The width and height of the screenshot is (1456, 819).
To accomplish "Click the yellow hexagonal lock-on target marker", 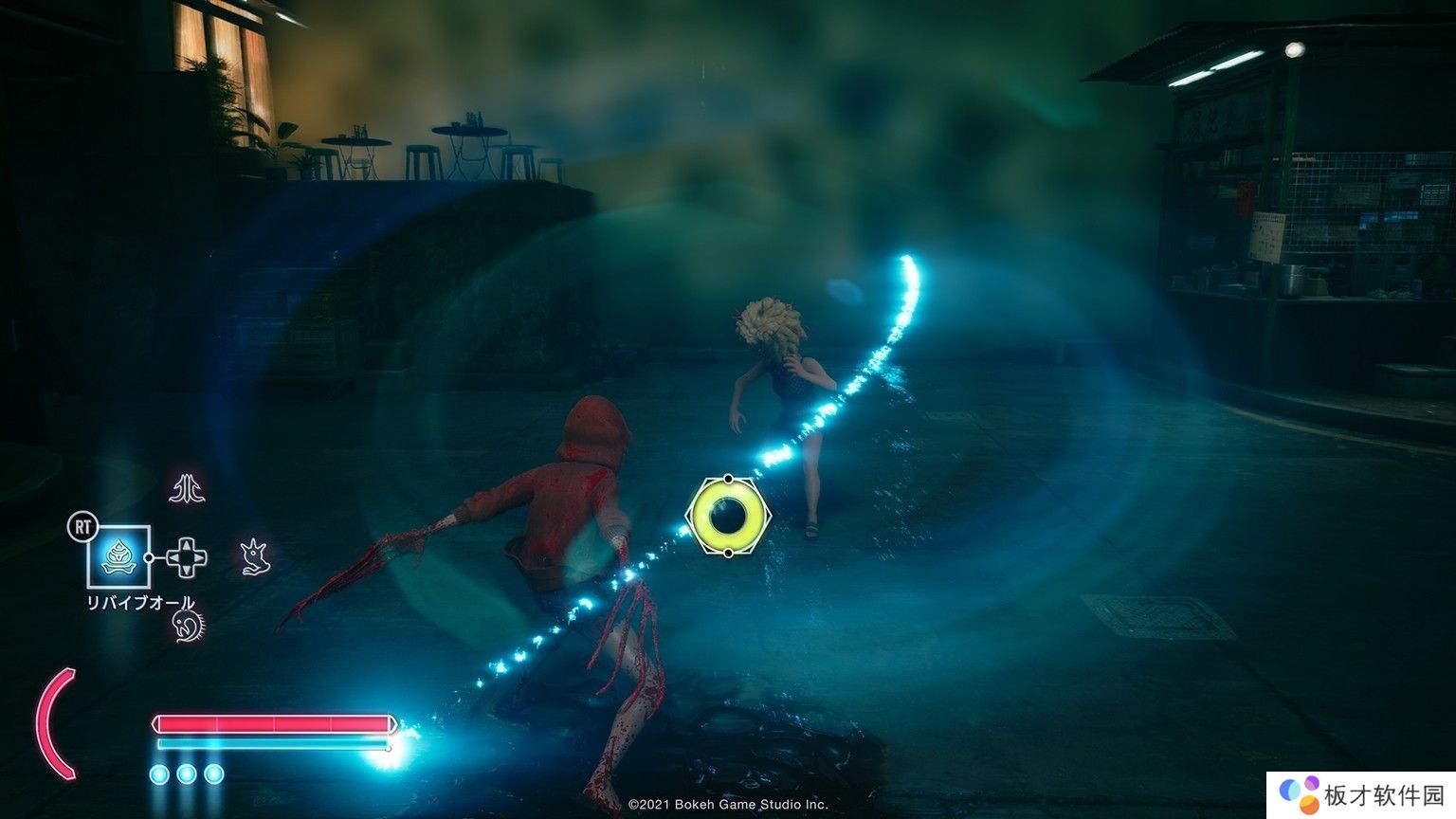I will [727, 516].
